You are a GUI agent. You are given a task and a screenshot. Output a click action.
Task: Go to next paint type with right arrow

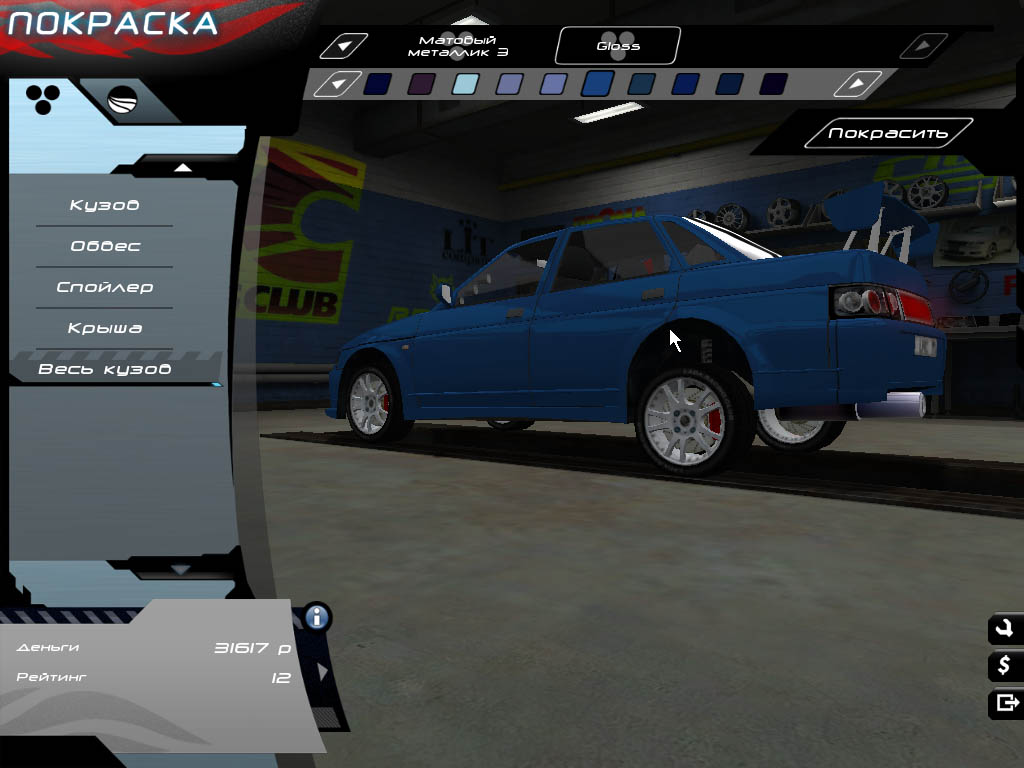pyautogui.click(x=924, y=46)
